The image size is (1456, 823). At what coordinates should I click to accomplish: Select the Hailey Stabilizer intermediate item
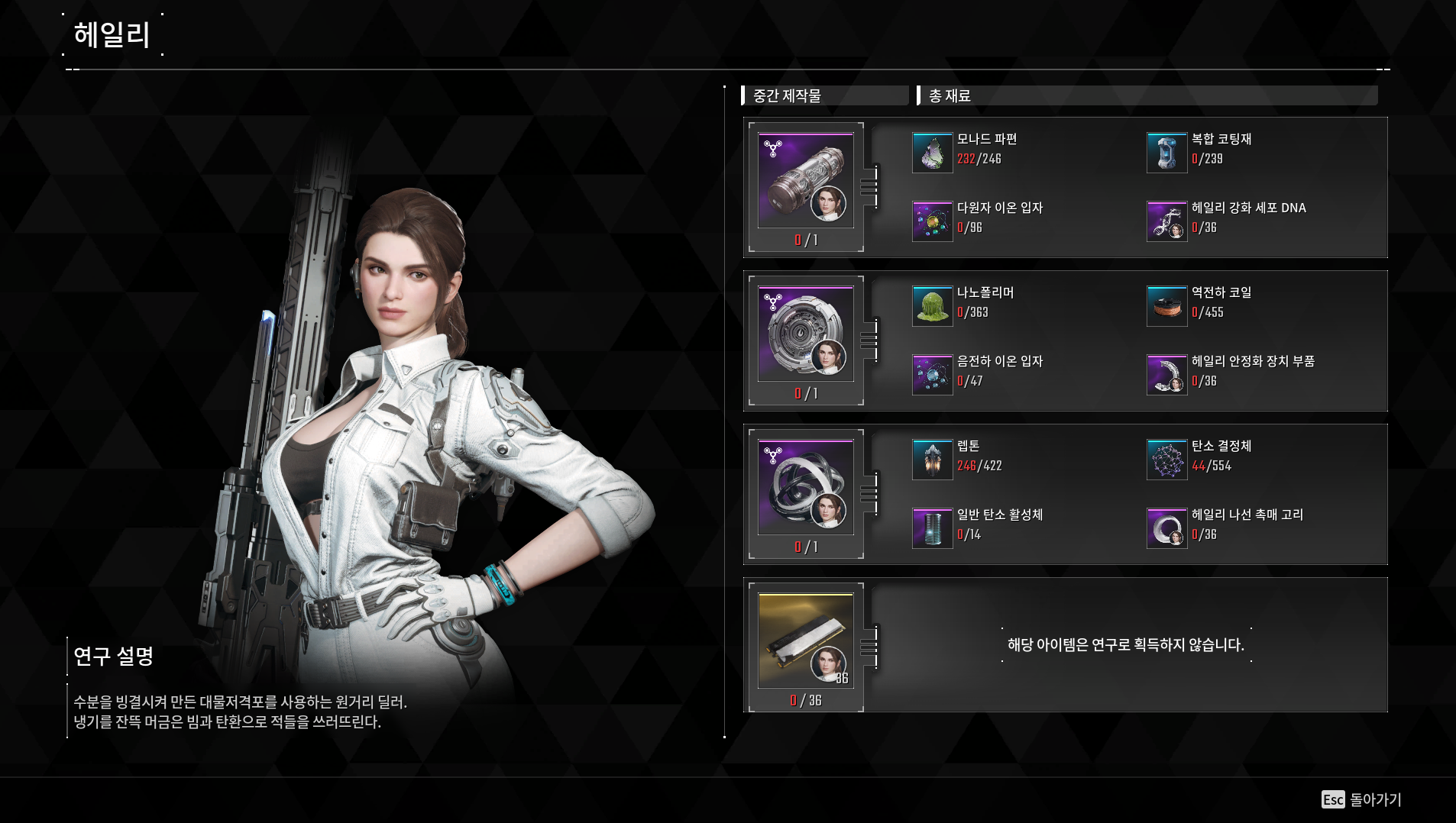[805, 334]
